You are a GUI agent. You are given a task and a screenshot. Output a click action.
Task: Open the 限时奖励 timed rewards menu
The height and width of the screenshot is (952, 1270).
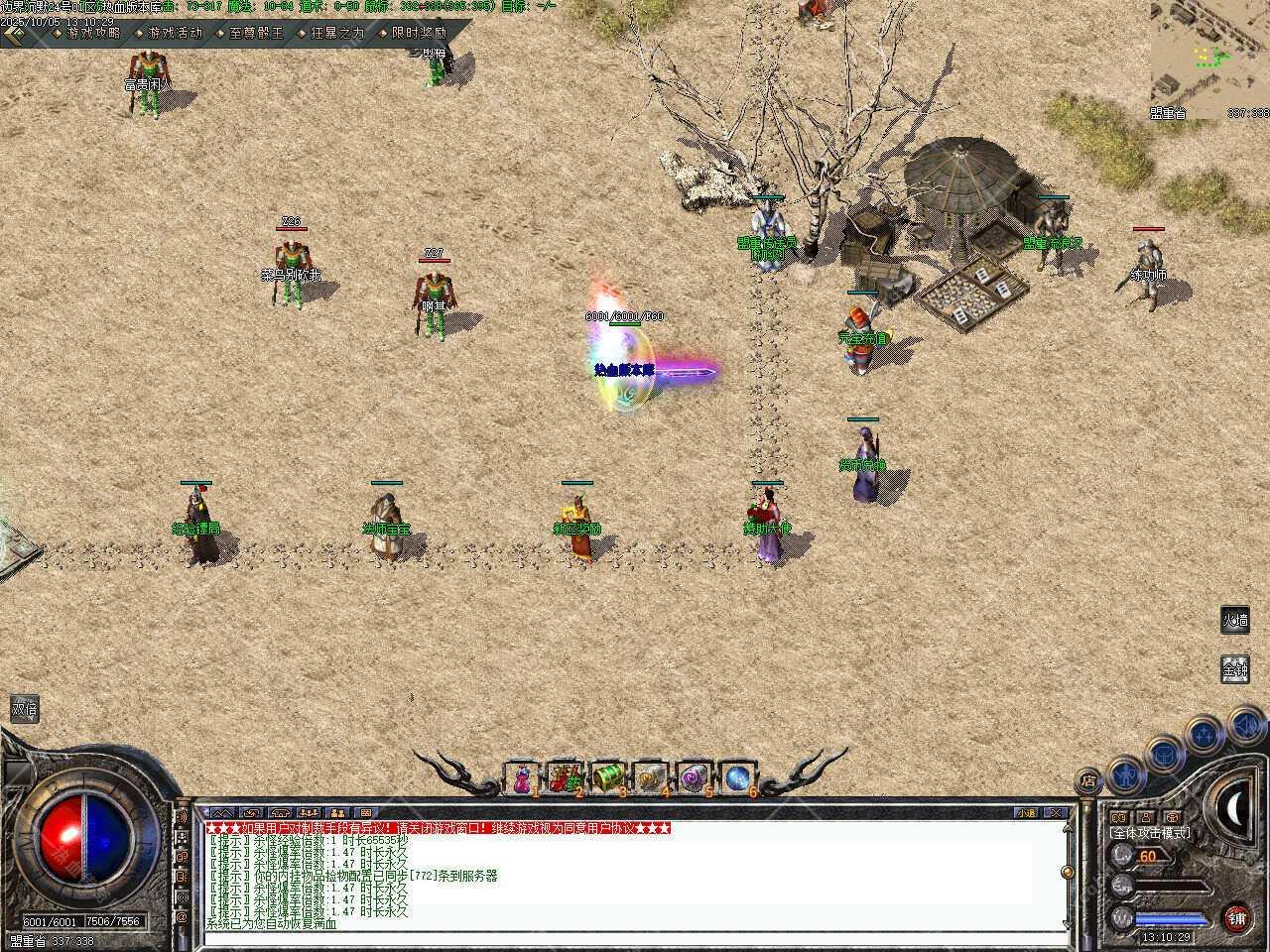(419, 33)
